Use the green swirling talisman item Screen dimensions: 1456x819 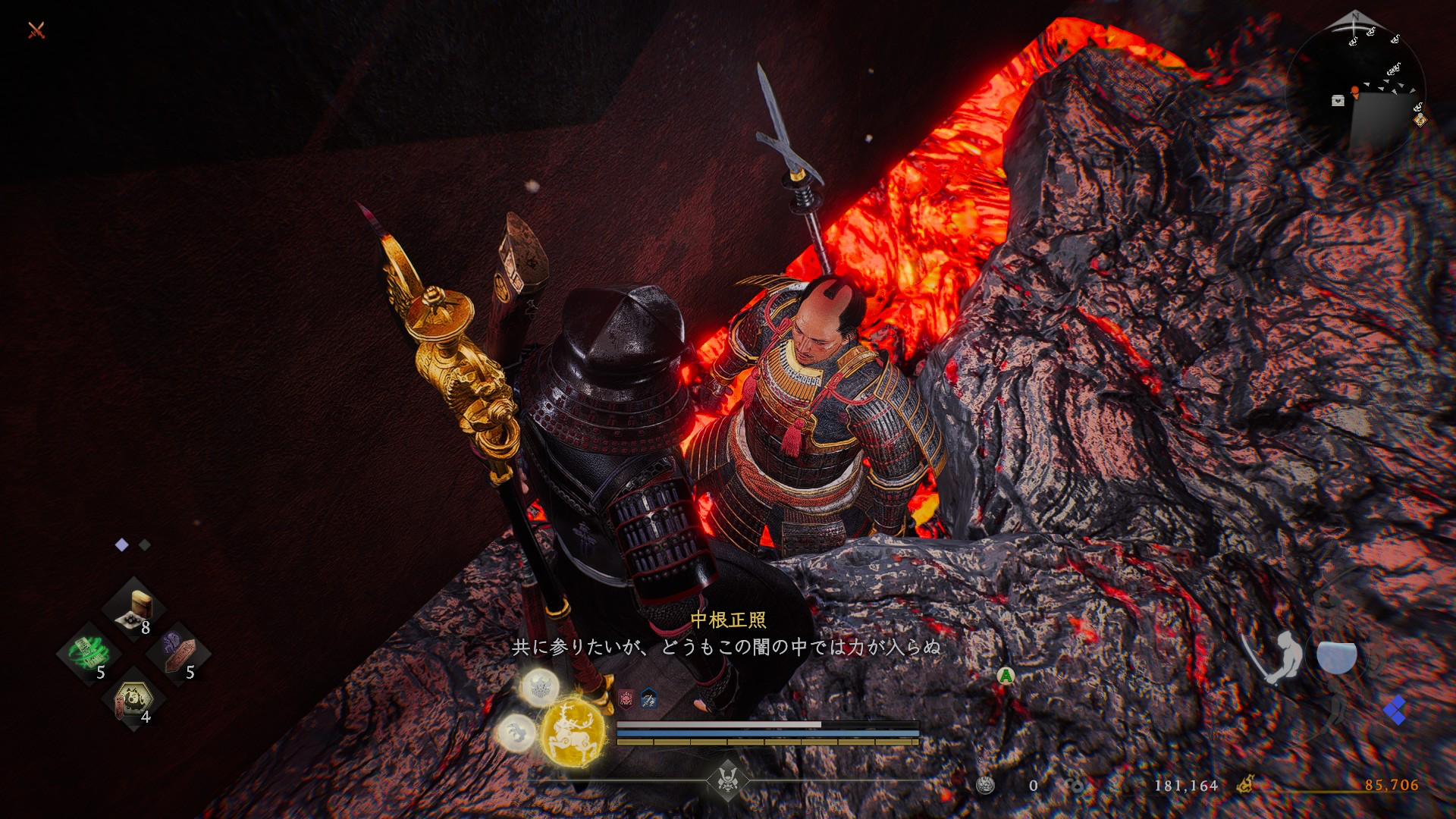pos(89,654)
